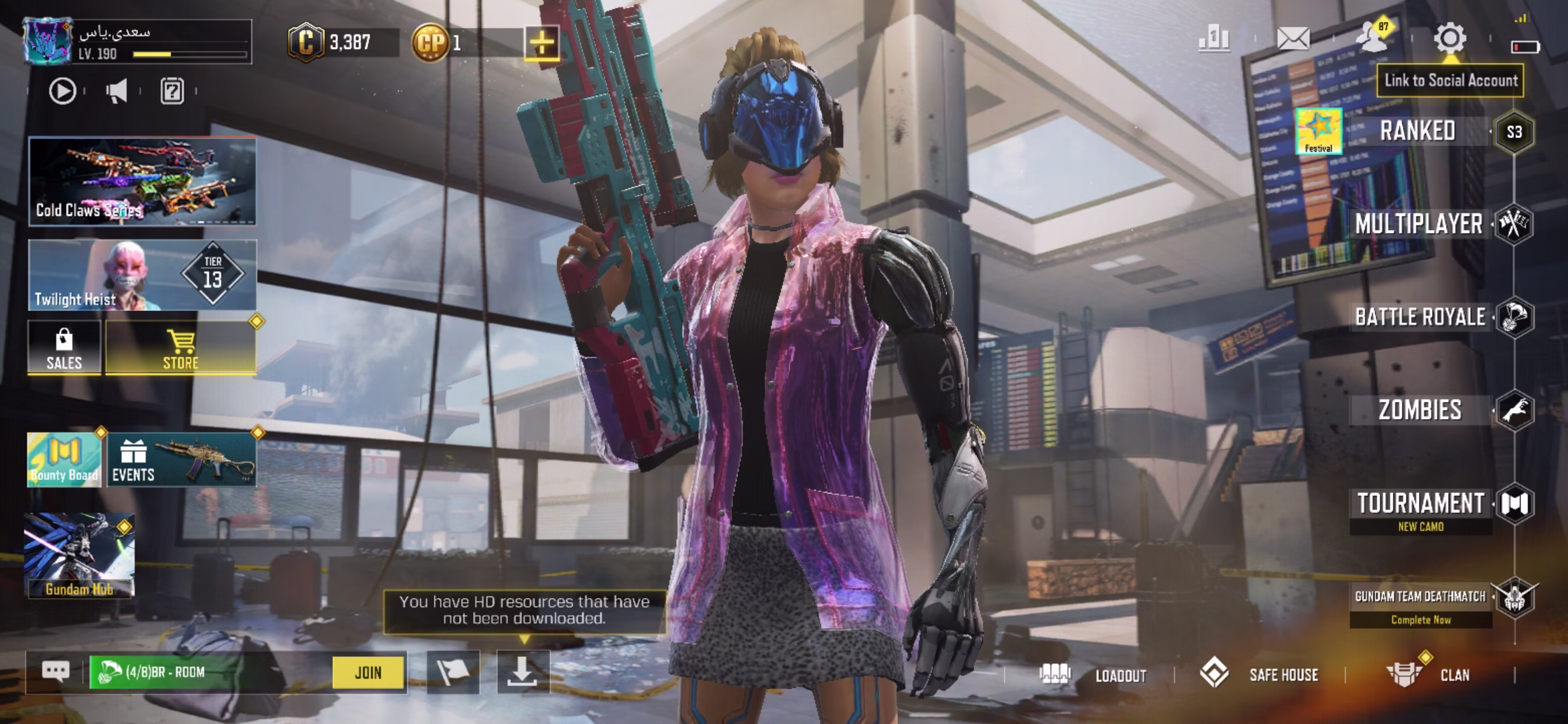Screen dimensions: 1568x724
Task: Open the Ranked mode
Action: coord(1417,131)
